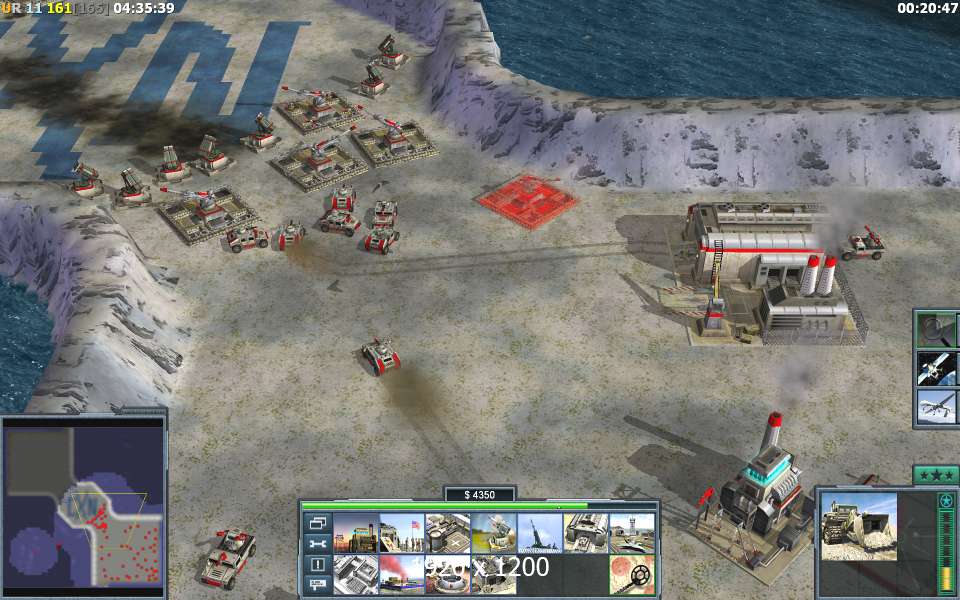The image size is (960, 600).
Task: Build the Cold Fusion Reactor power plant
Action: pos(355,533)
